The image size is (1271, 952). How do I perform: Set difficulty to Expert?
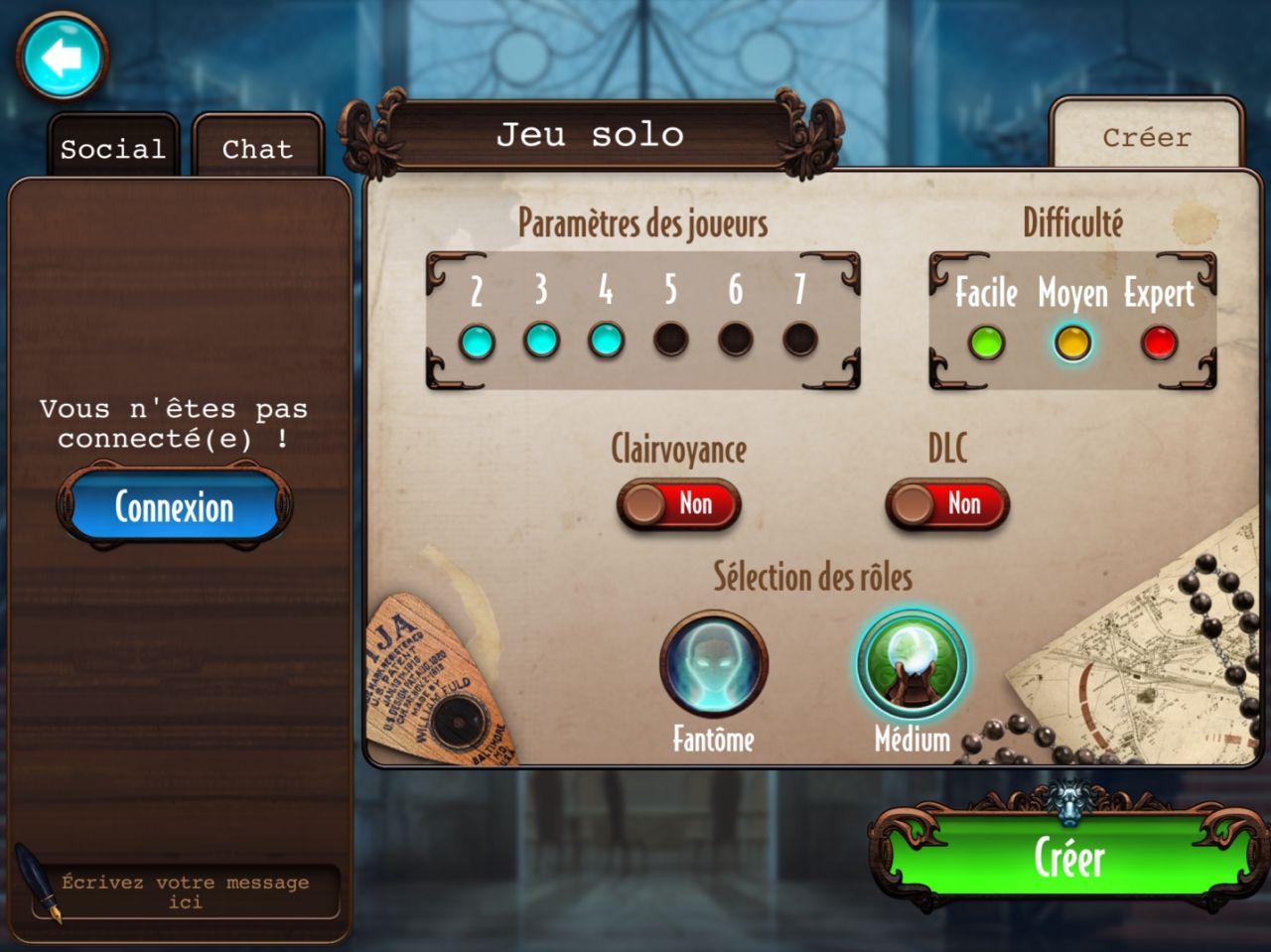1159,343
